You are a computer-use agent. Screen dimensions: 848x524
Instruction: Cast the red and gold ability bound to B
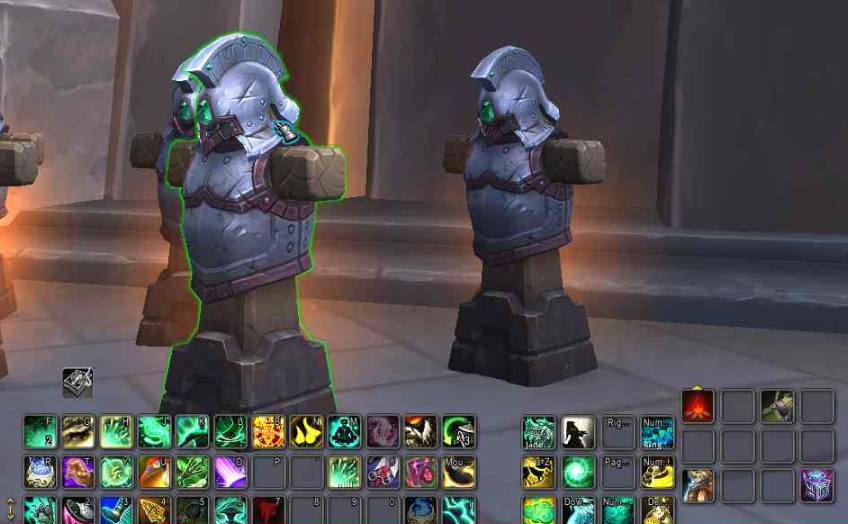[x=268, y=432]
